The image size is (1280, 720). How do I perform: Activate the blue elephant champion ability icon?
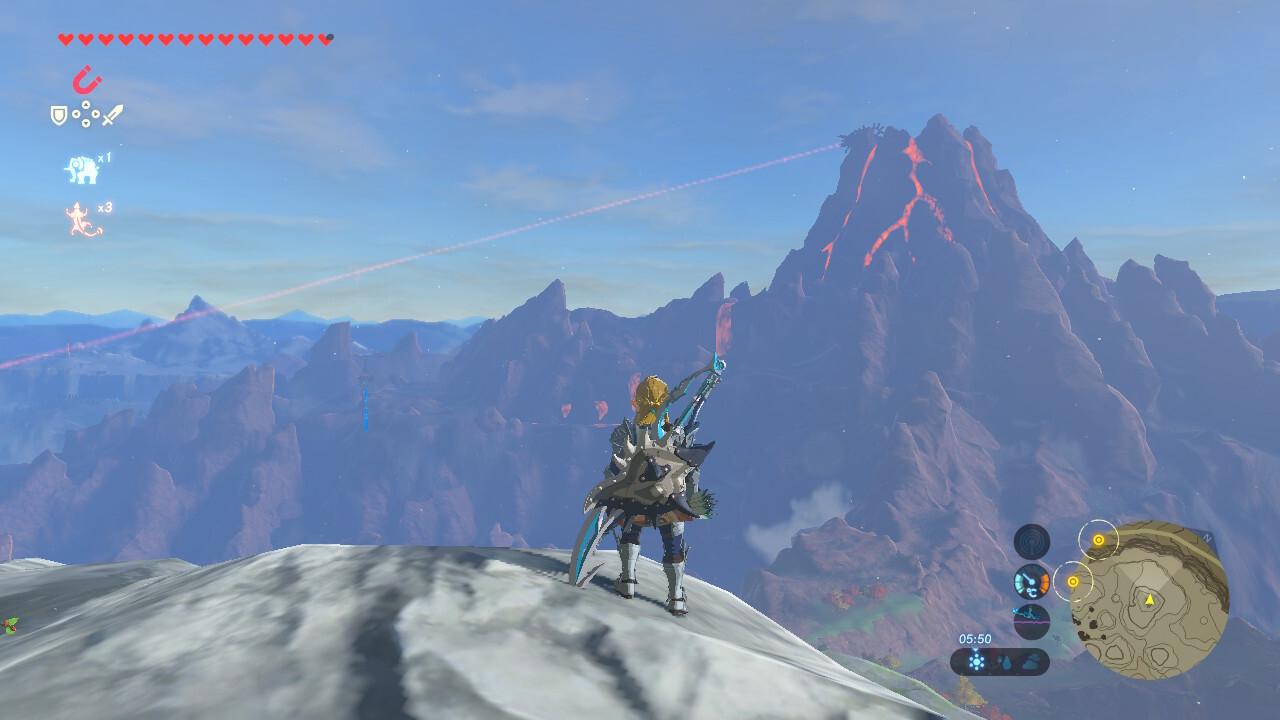click(x=82, y=170)
